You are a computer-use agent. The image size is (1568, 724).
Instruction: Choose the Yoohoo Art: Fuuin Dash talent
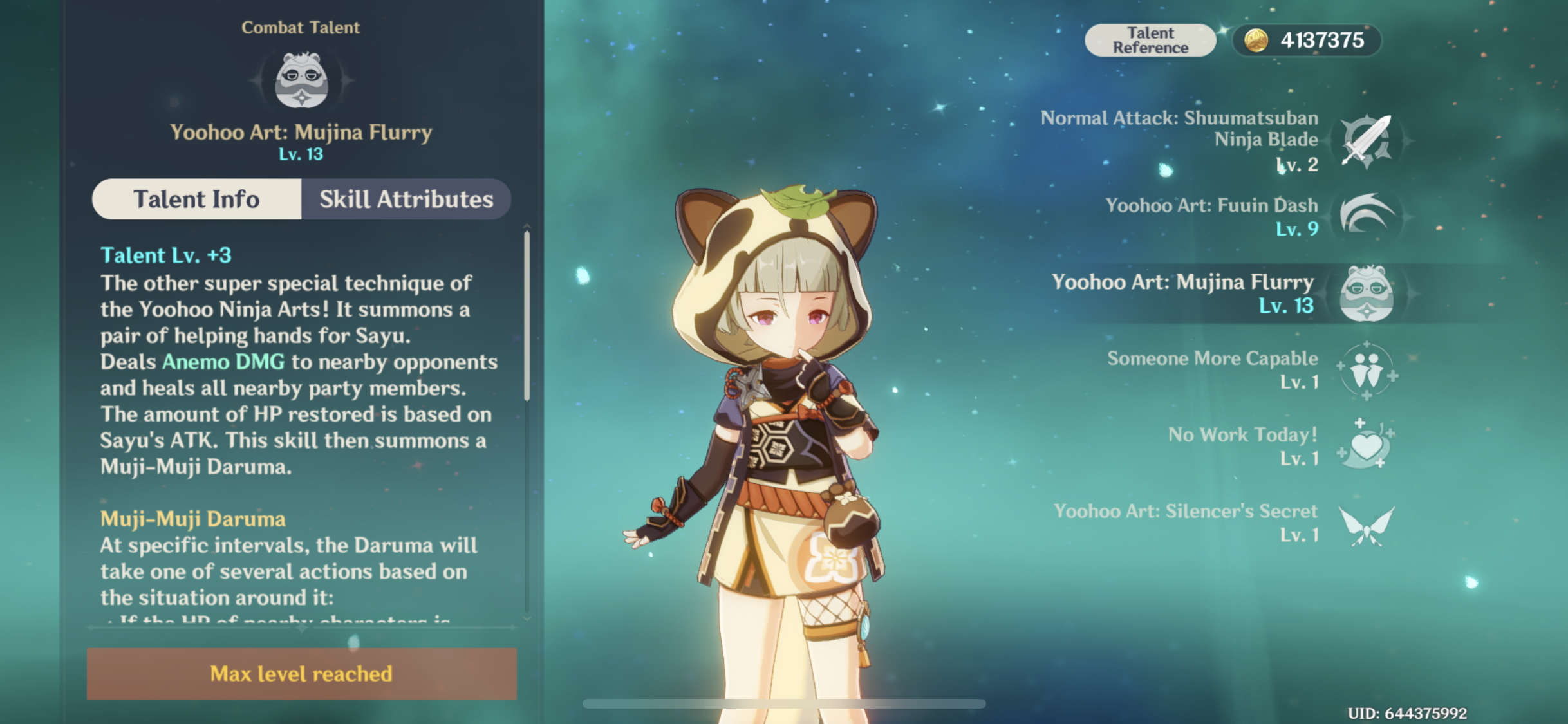(x=1366, y=216)
